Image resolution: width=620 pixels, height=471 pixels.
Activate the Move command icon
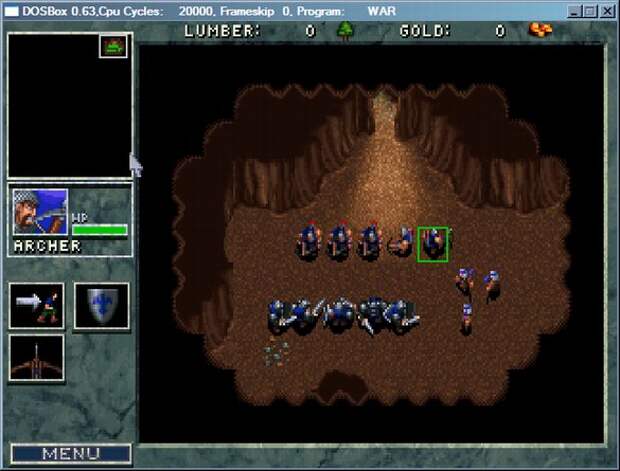coord(37,305)
